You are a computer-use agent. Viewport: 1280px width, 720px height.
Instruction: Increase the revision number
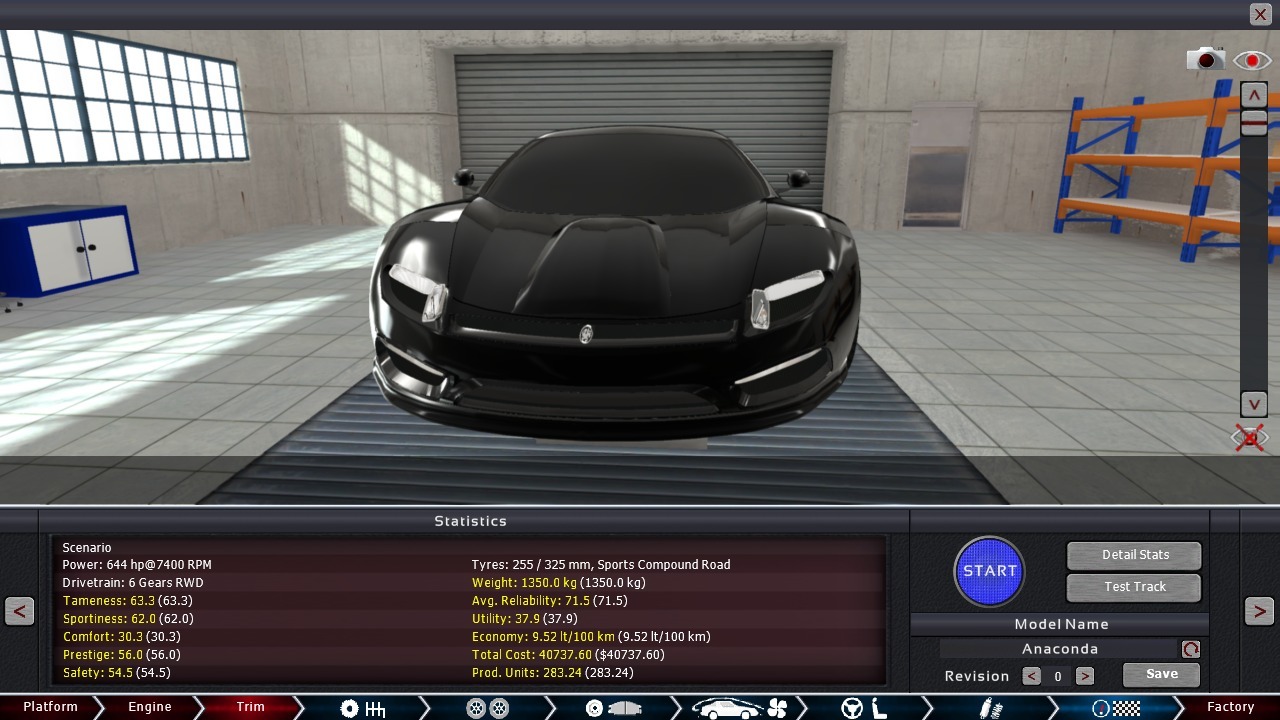click(1084, 676)
